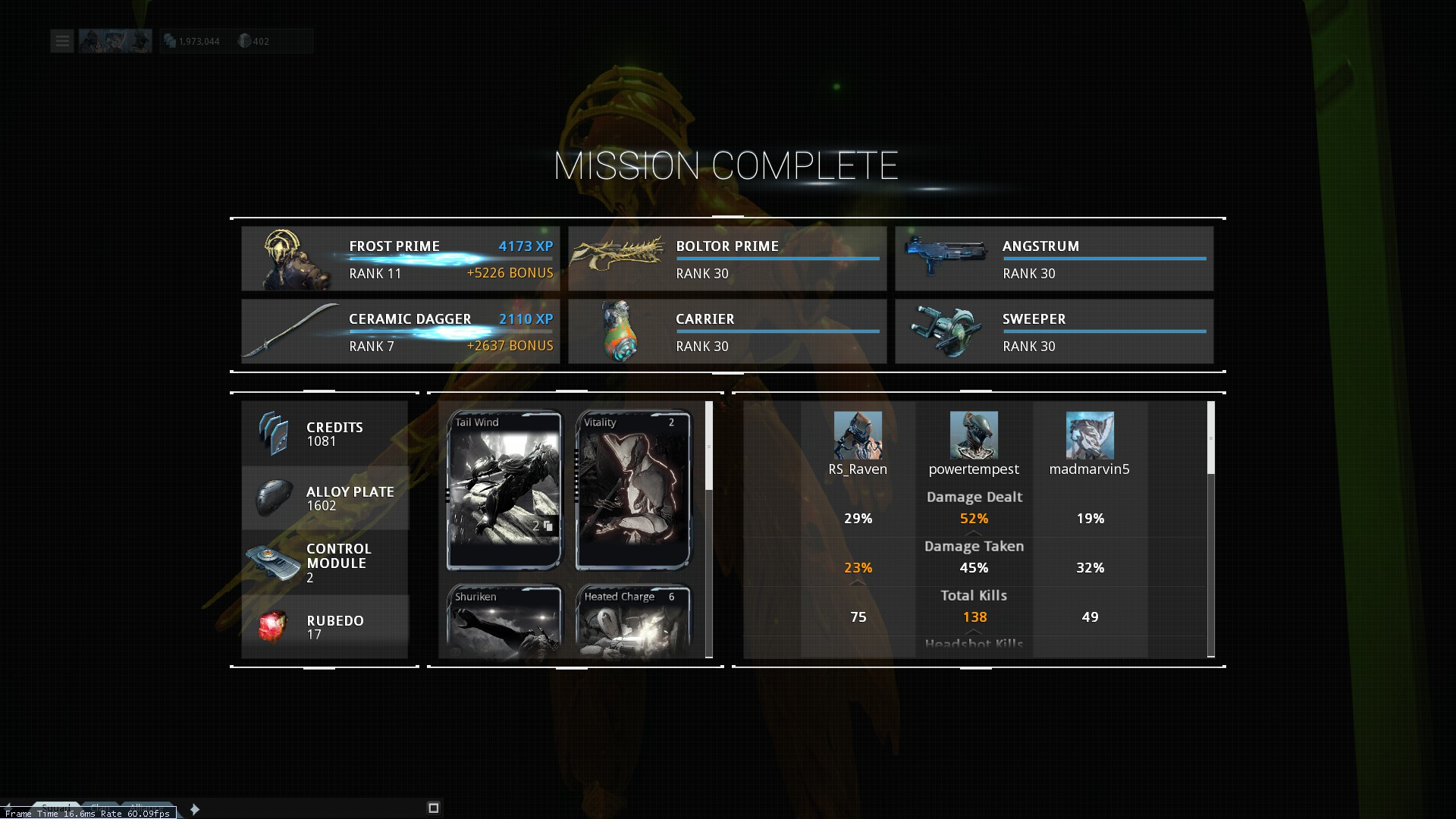
Task: Select the Bolтор Prime weapon panel
Action: pos(727,259)
